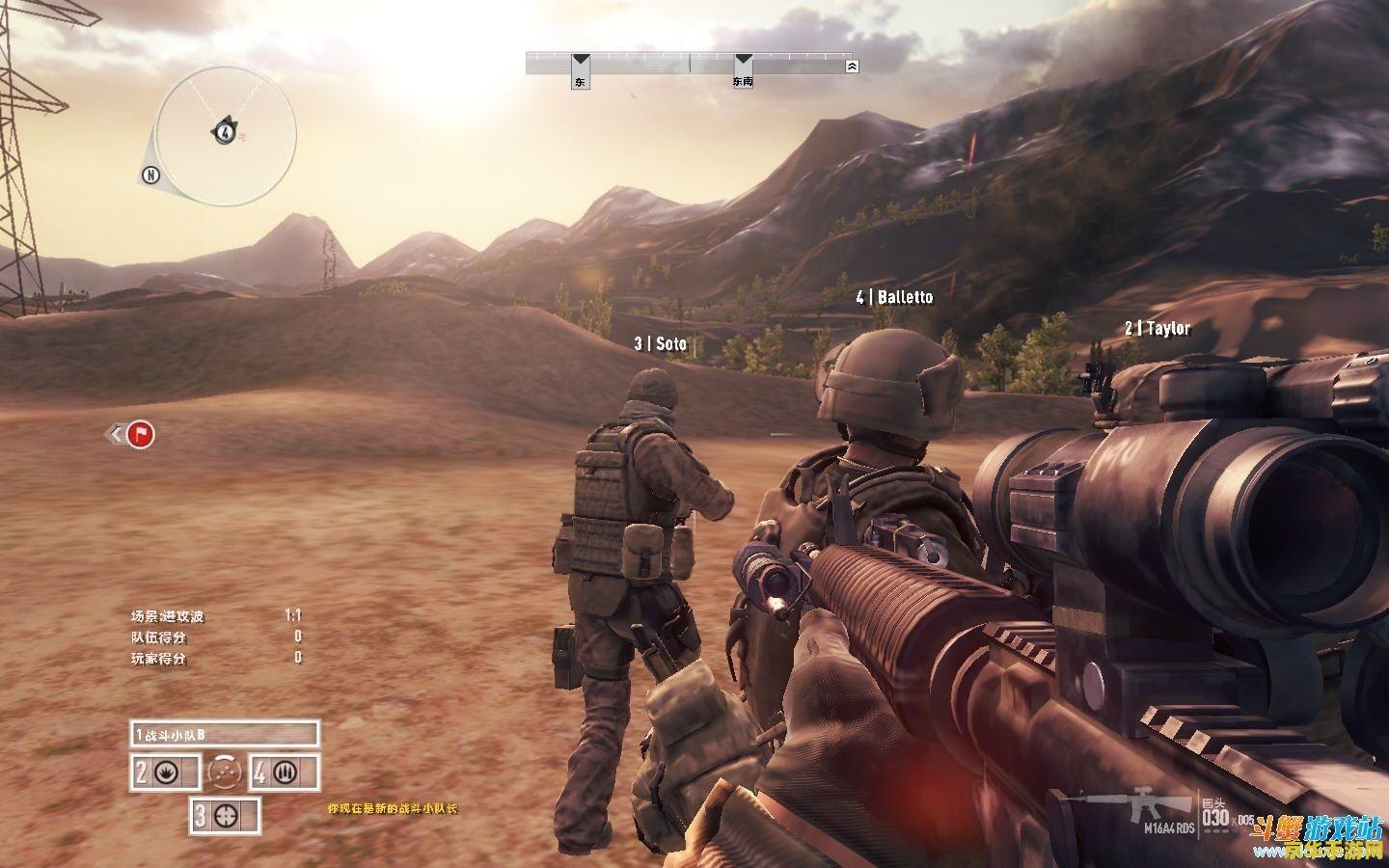Select squad member 3 with crosshair icon
The width and height of the screenshot is (1389, 868).
coord(226,815)
